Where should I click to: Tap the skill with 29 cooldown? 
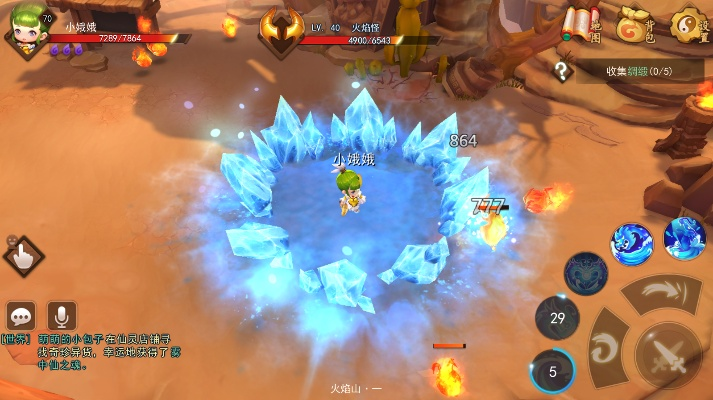tap(557, 318)
